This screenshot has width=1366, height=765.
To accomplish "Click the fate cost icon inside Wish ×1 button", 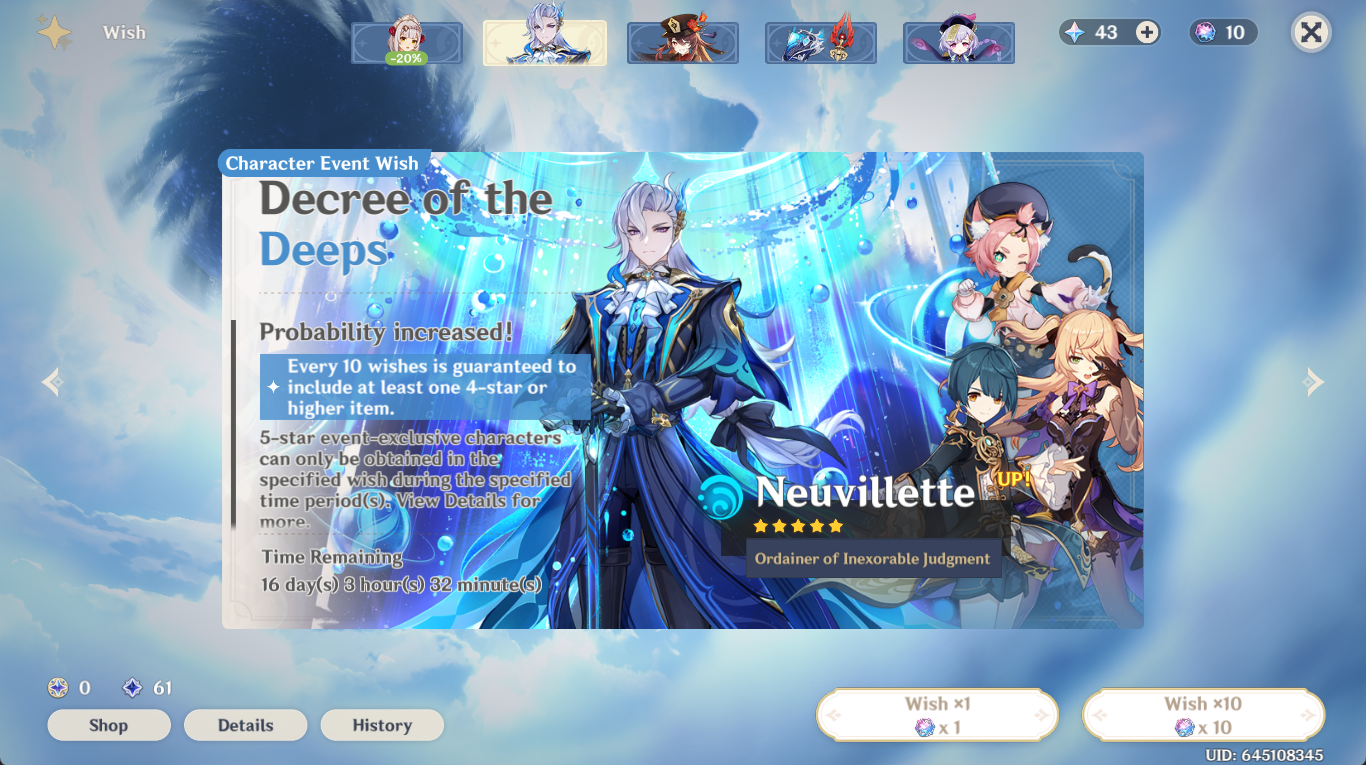I will (x=922, y=727).
